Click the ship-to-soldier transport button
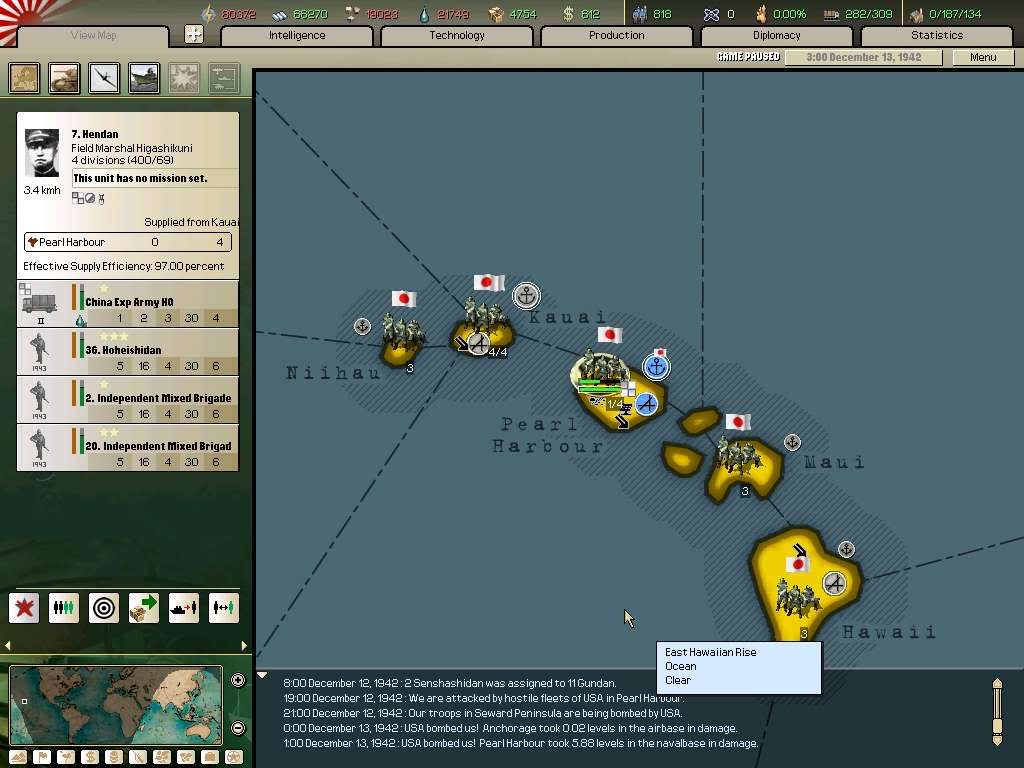Screen dimensions: 1024x768 [184, 607]
